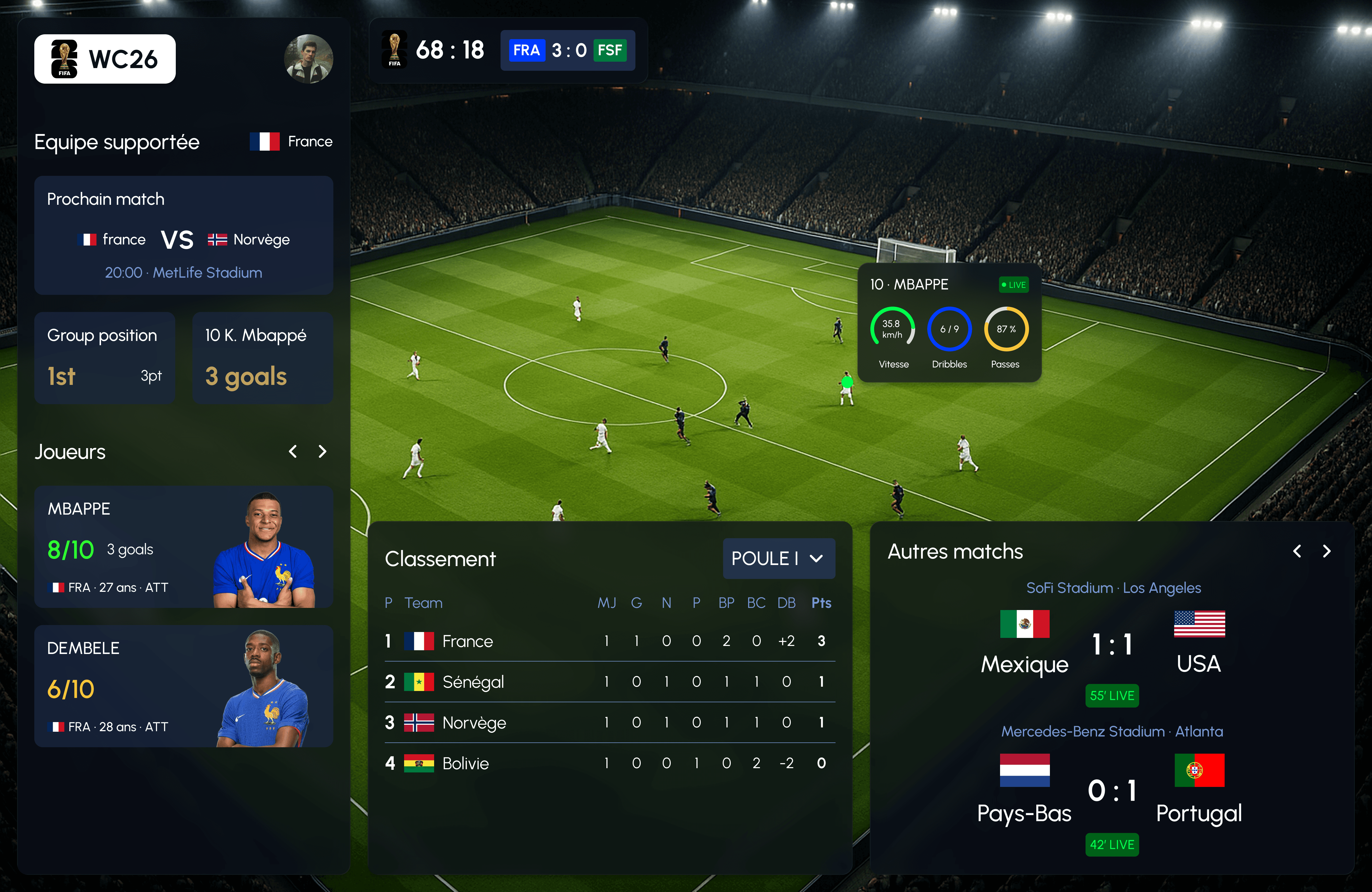Pick the Bolivie standings row

coord(609,763)
